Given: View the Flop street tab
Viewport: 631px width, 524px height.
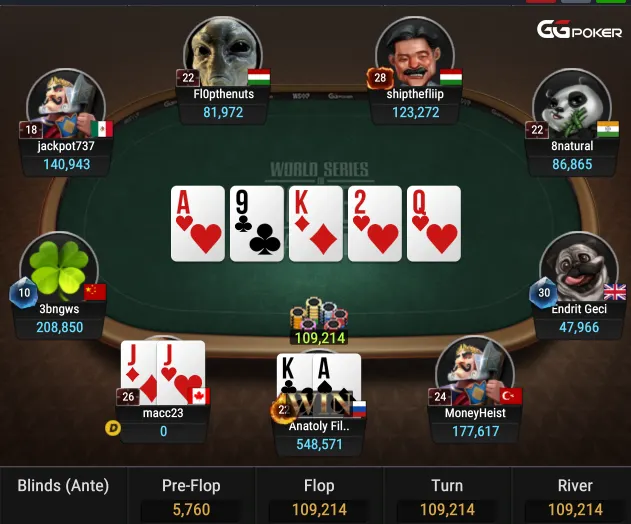Looking at the screenshot, I should tap(319, 495).
